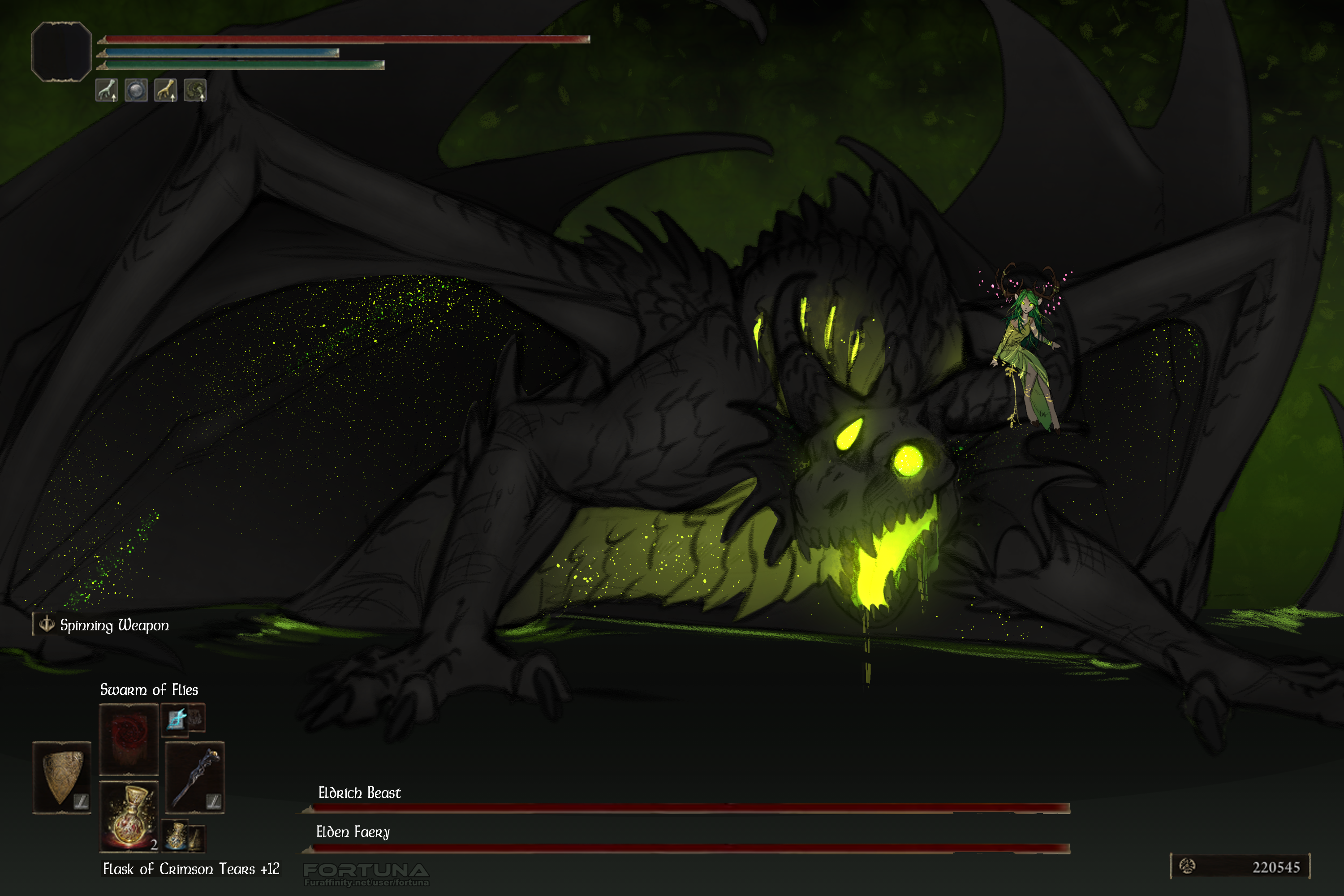Select the Swarm of Flies spell slot
1344x896 pixels.
129,739
